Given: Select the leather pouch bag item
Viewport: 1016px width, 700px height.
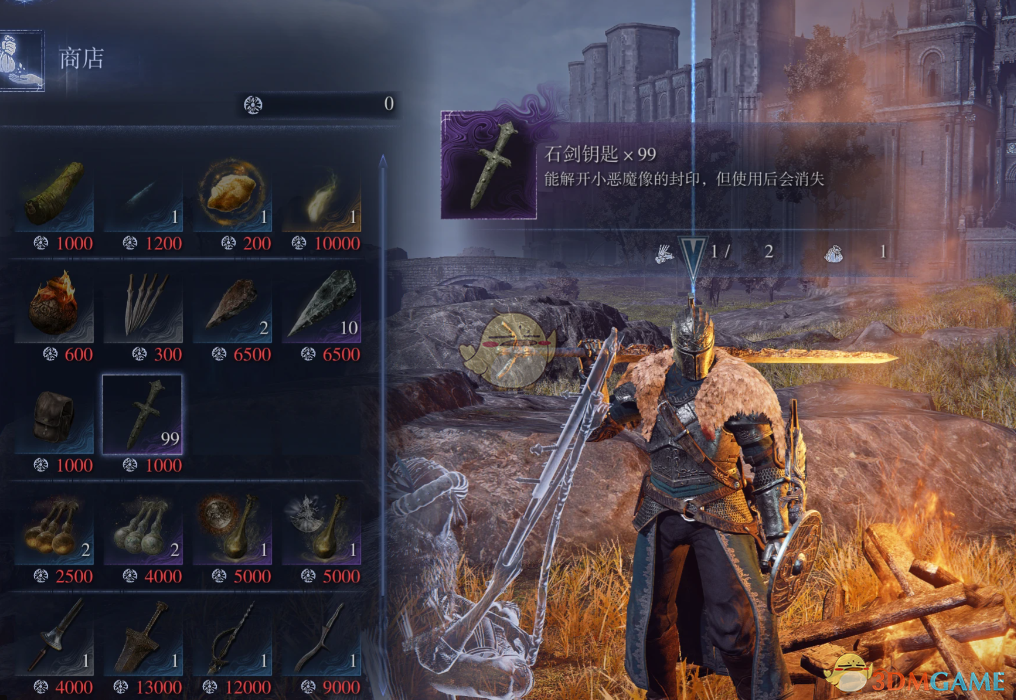Looking at the screenshot, I should [x=55, y=415].
